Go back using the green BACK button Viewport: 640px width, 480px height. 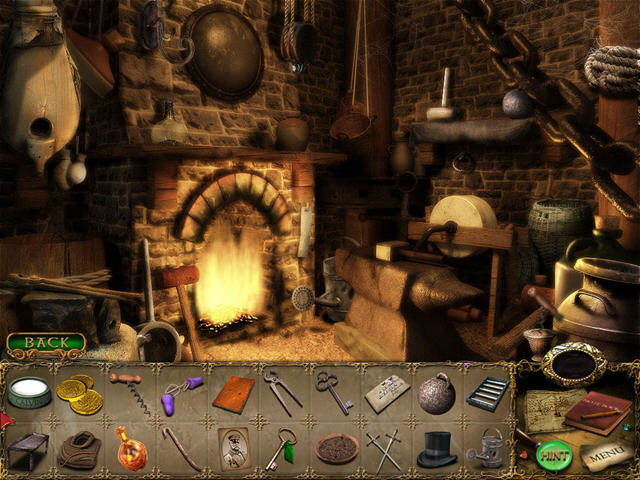tap(45, 343)
